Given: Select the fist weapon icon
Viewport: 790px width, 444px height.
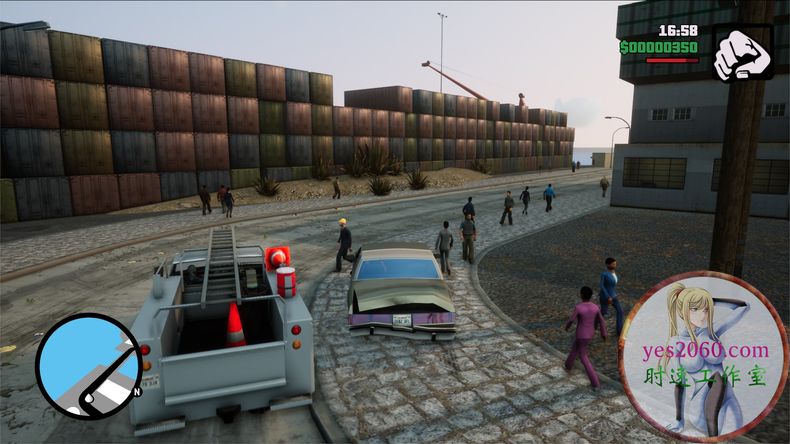Looking at the screenshot, I should (x=742, y=54).
